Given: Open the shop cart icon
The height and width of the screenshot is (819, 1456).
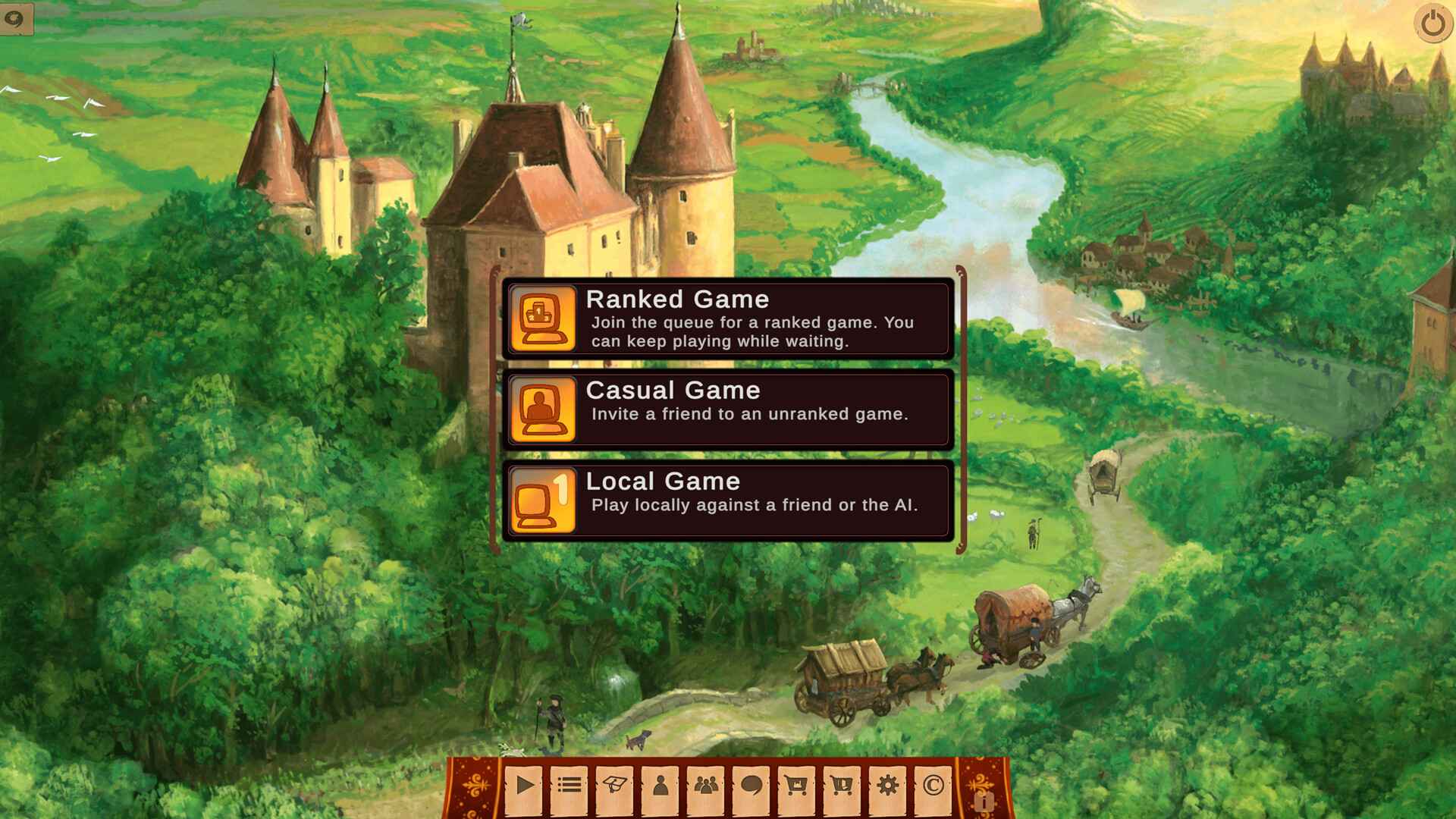Looking at the screenshot, I should coord(799,786).
